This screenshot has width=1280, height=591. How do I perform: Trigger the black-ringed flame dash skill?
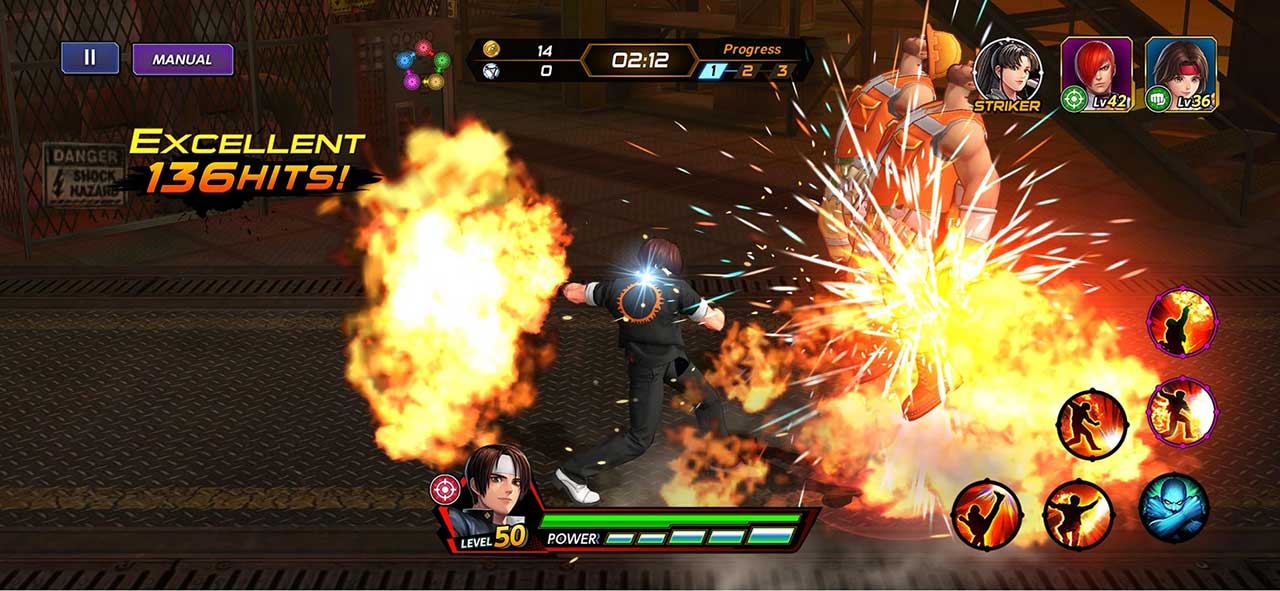coord(1092,425)
